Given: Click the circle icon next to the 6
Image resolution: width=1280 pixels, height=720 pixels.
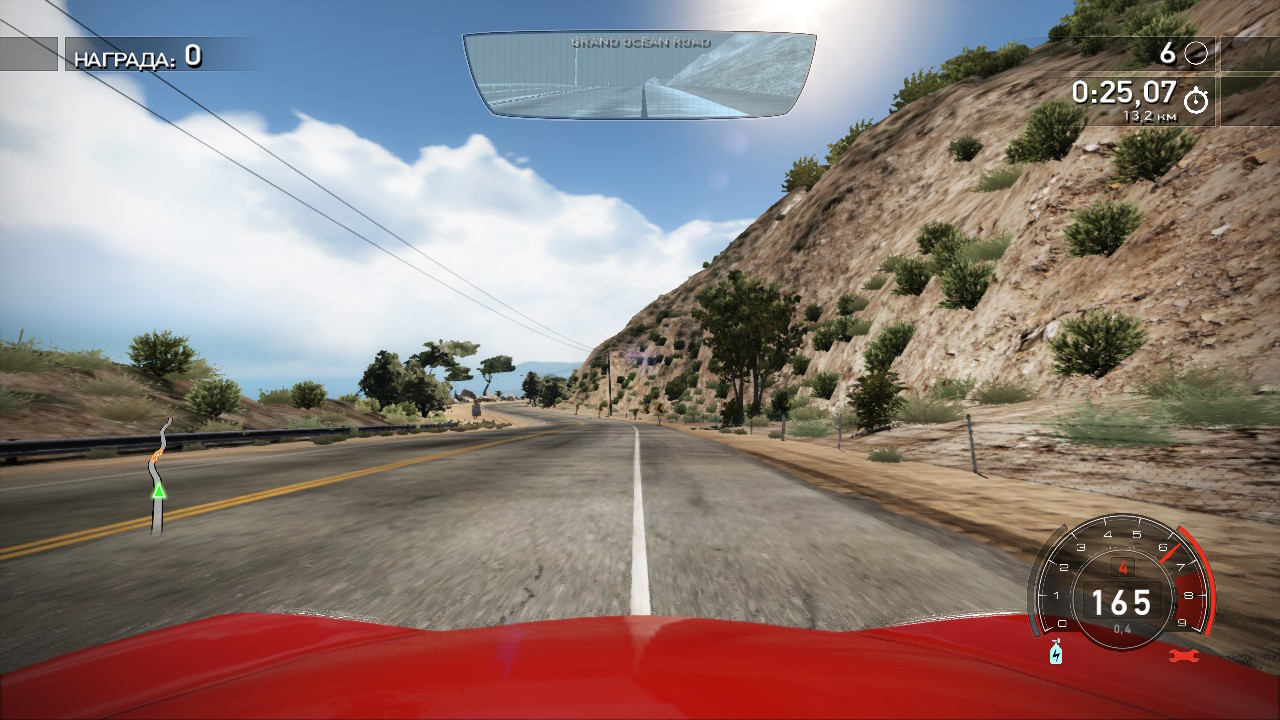Looking at the screenshot, I should (1196, 53).
